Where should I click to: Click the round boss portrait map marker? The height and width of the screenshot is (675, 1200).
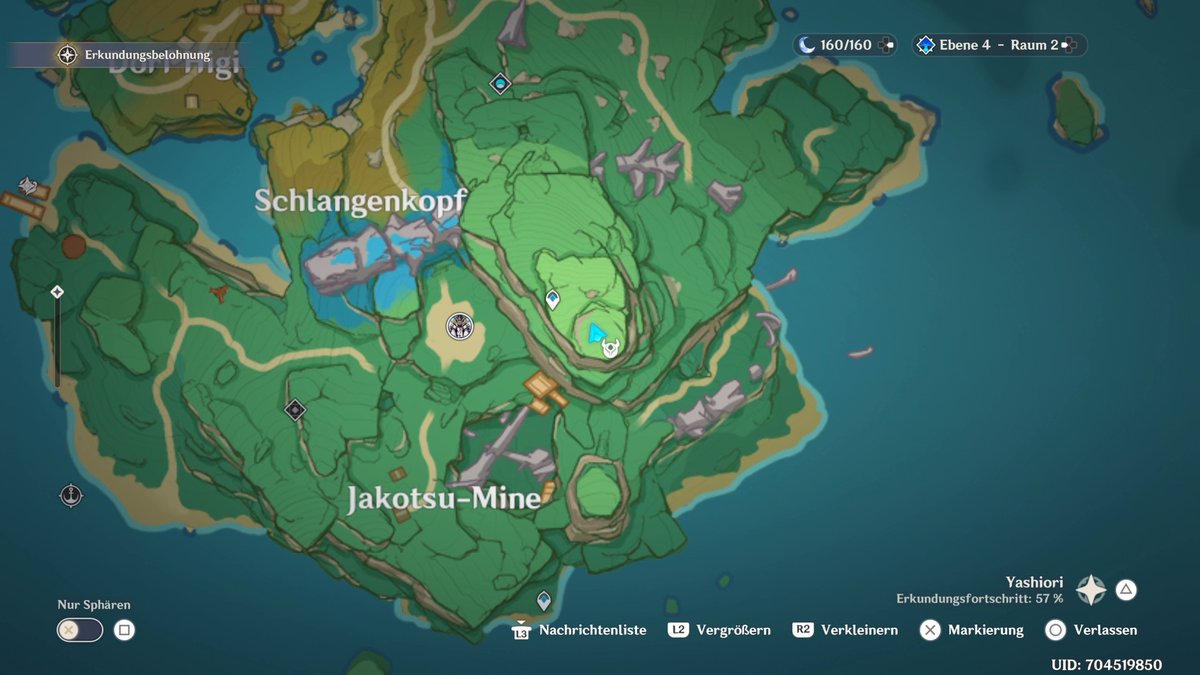pyautogui.click(x=459, y=325)
